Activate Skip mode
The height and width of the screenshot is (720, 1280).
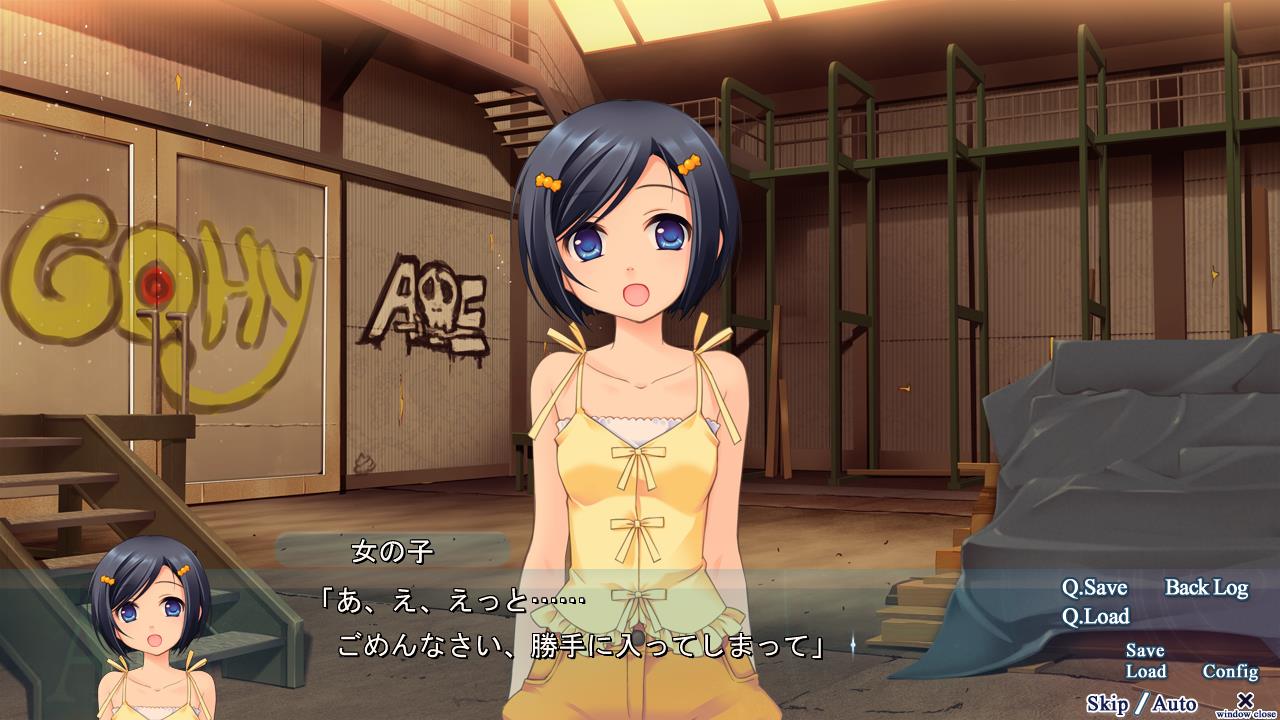click(x=1107, y=704)
